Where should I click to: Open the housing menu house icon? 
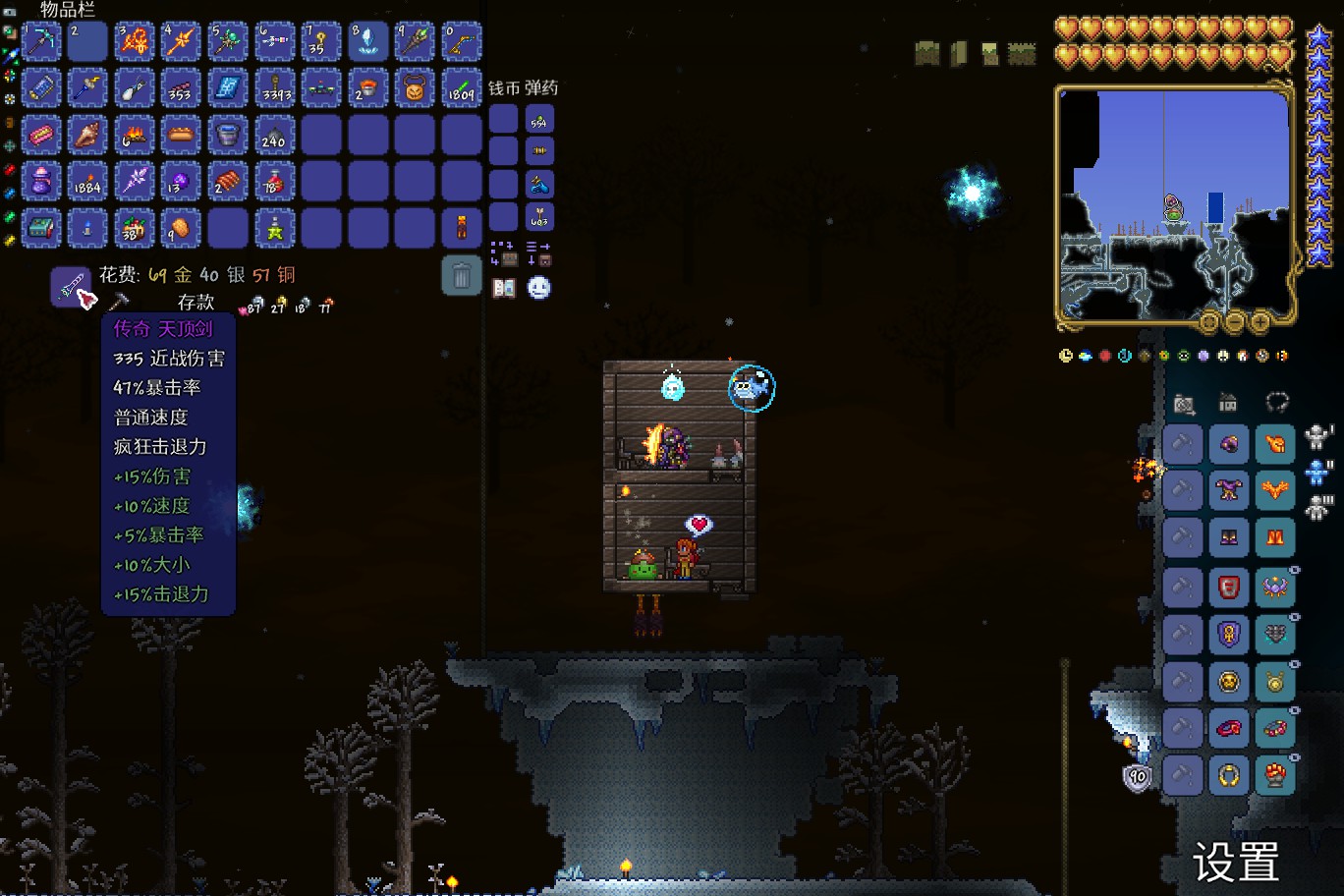(1228, 403)
